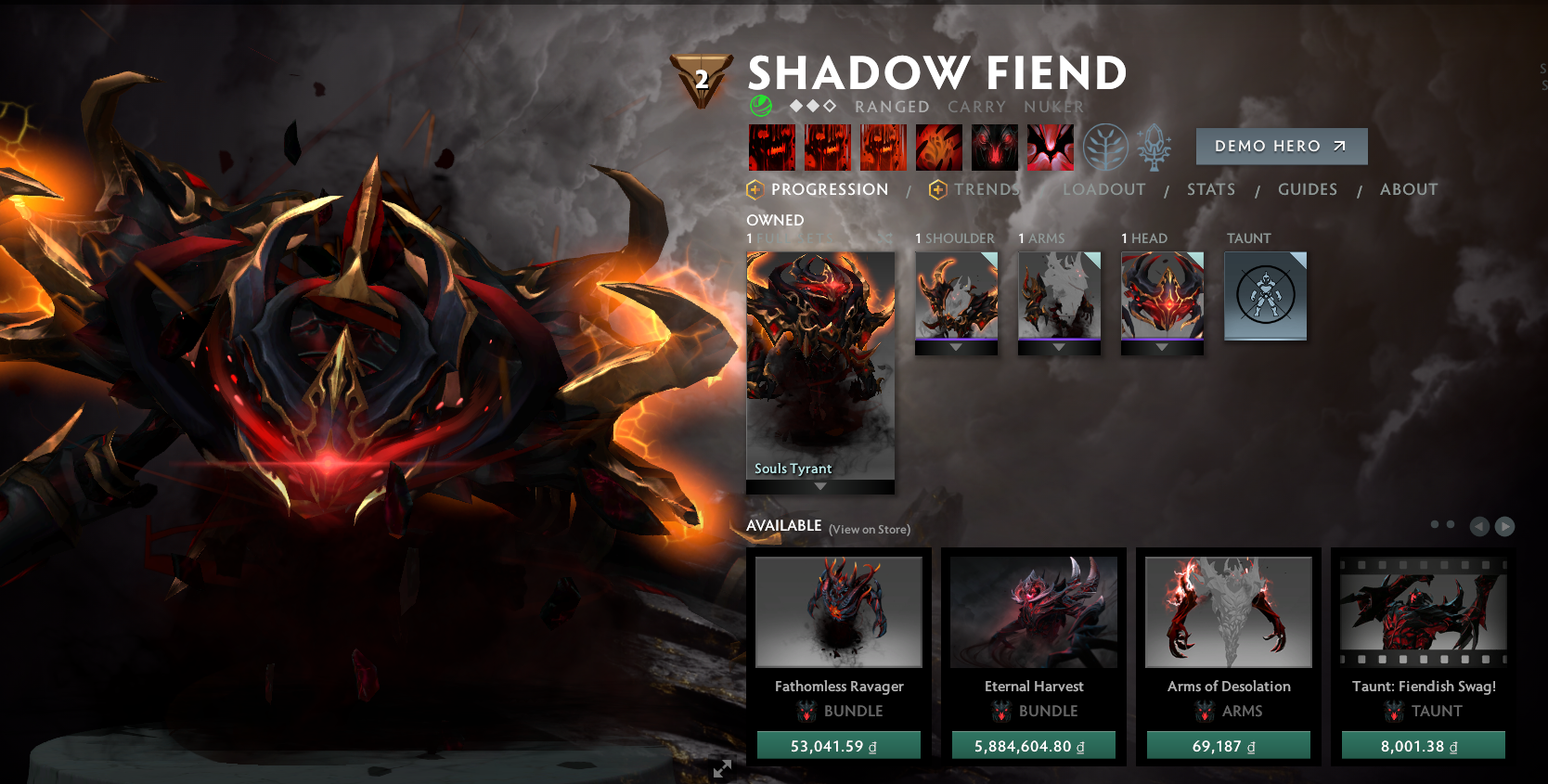Open the Necromastery ability icon
The width and height of the screenshot is (1548, 784).
(938, 147)
